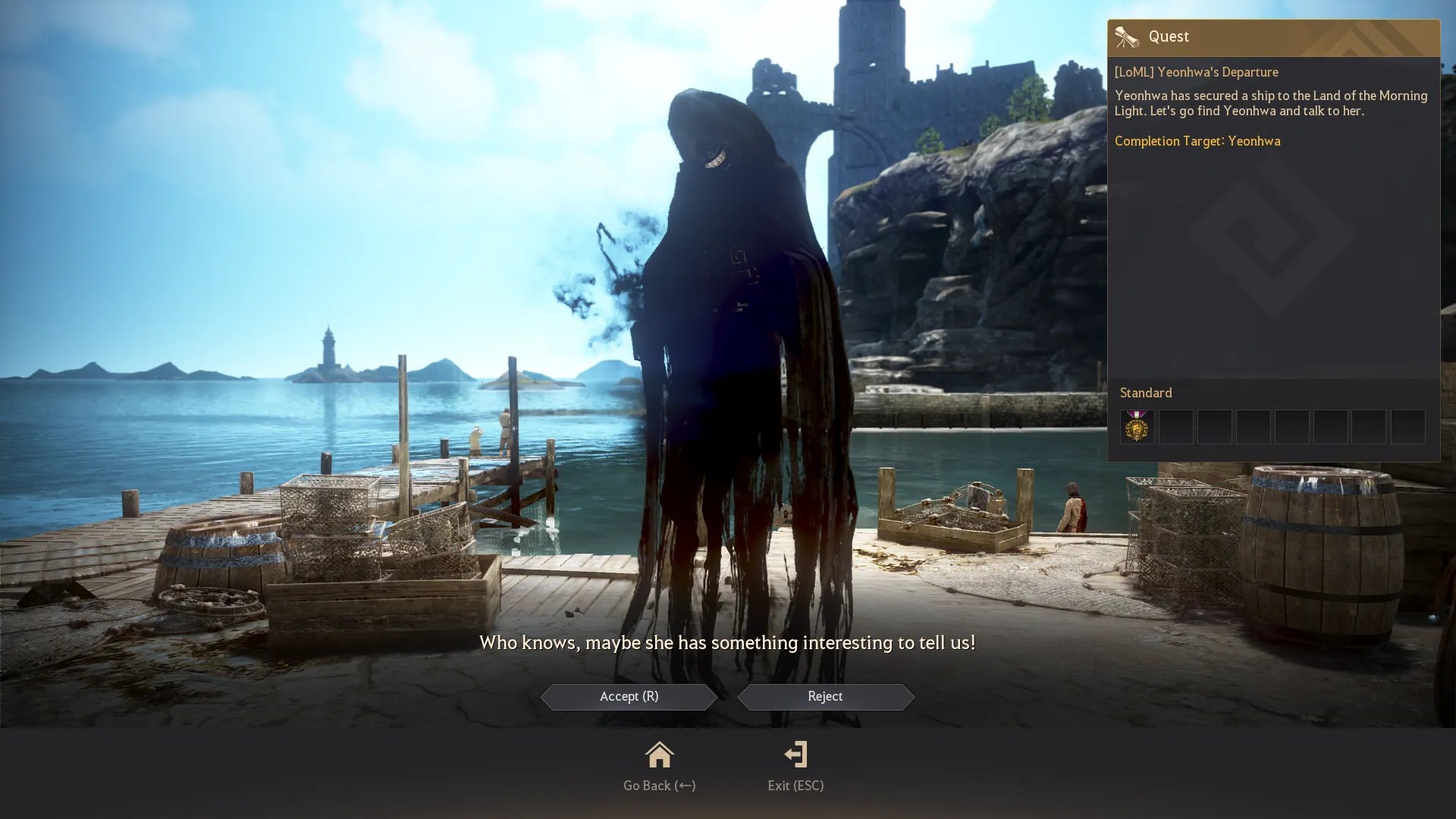Click the Quest header bar
This screenshot has height=819, width=1456.
(1274, 36)
